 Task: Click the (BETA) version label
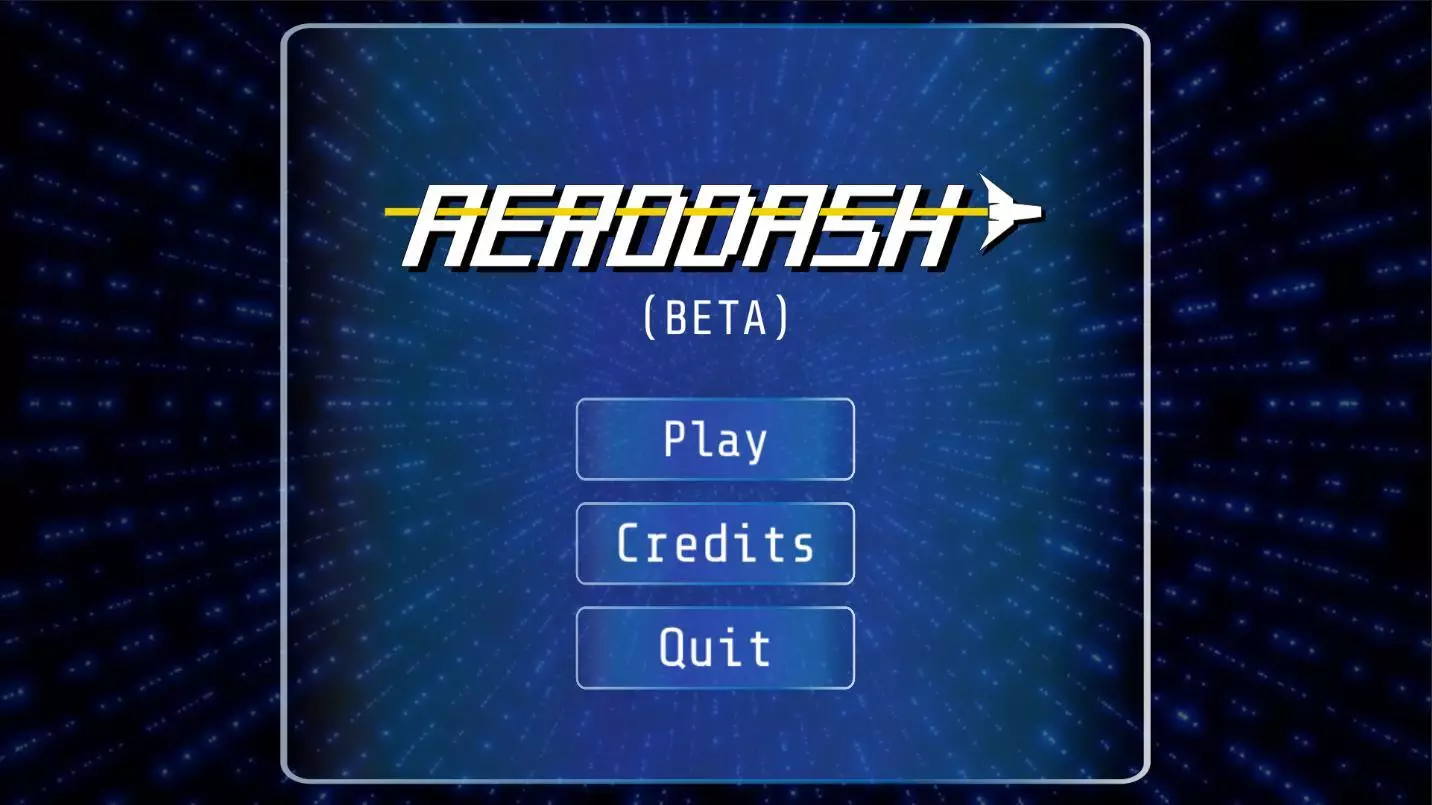(x=716, y=316)
